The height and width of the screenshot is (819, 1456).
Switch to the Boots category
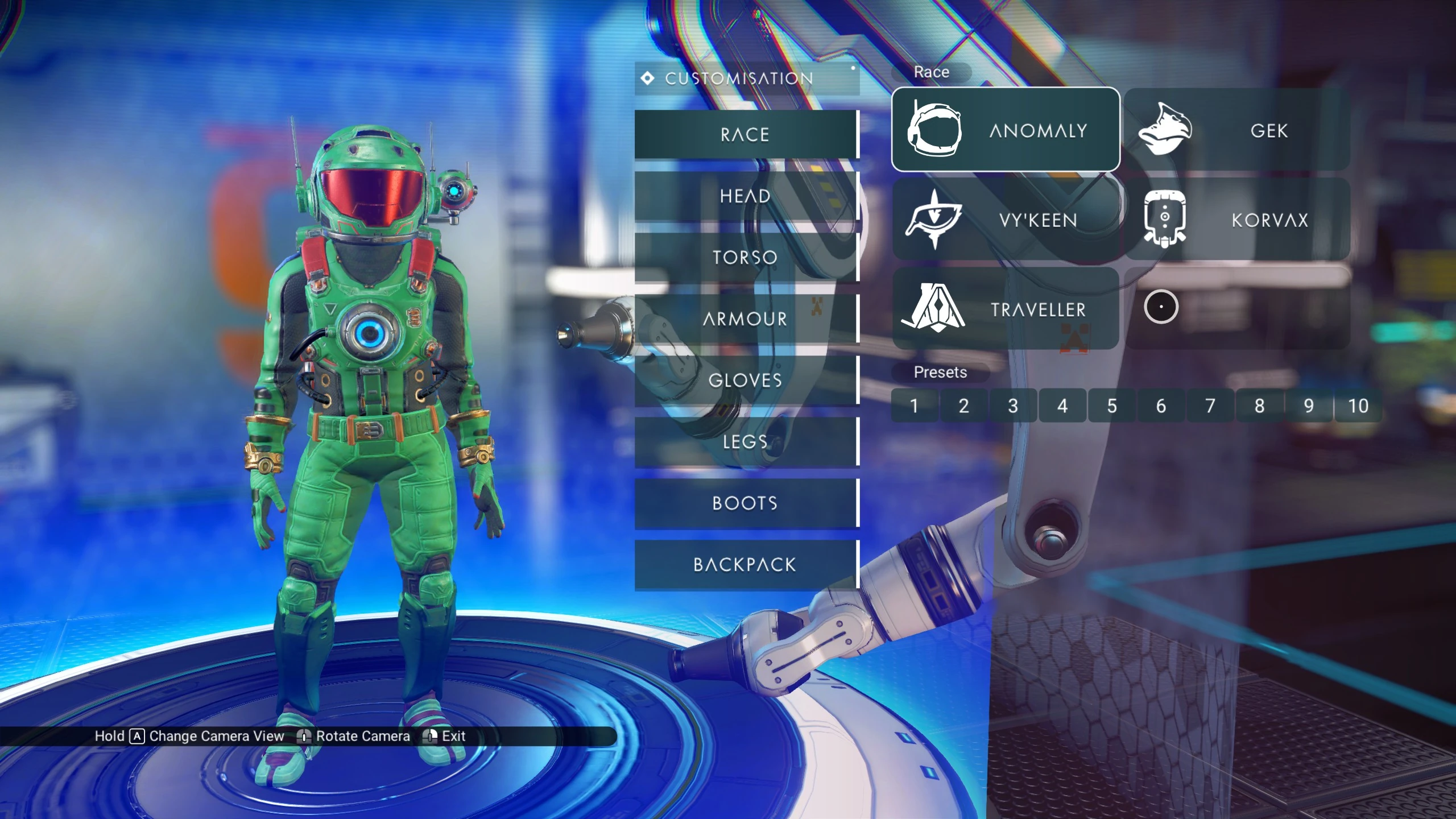pos(745,503)
